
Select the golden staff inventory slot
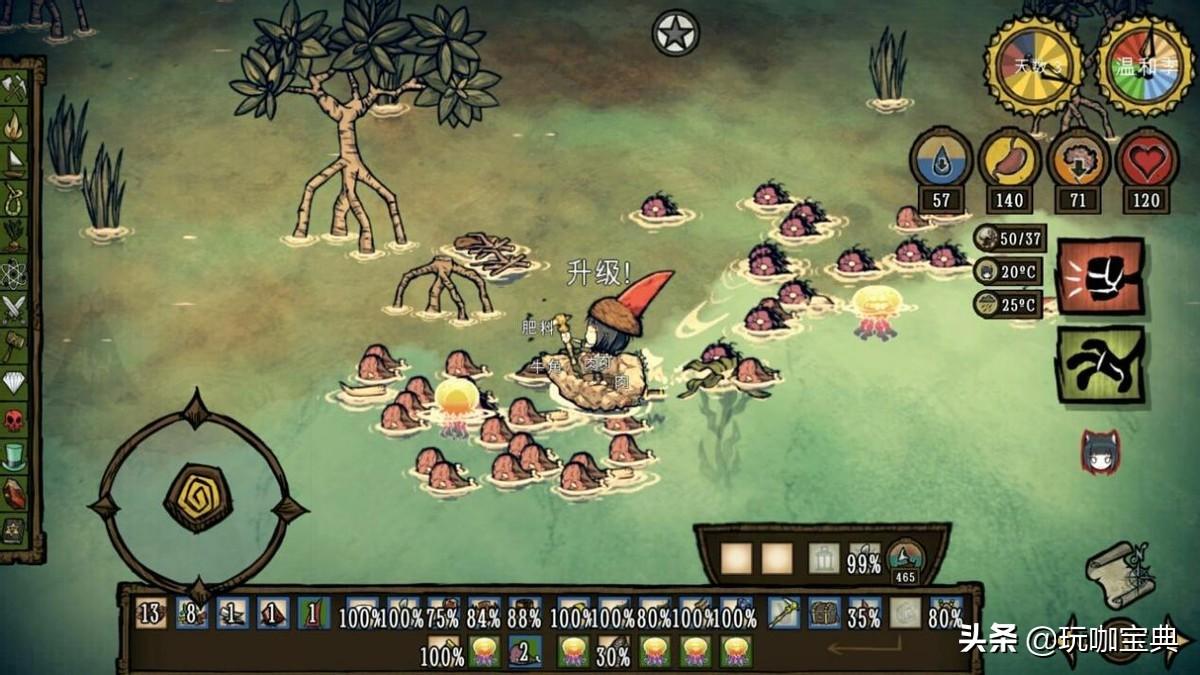point(783,612)
